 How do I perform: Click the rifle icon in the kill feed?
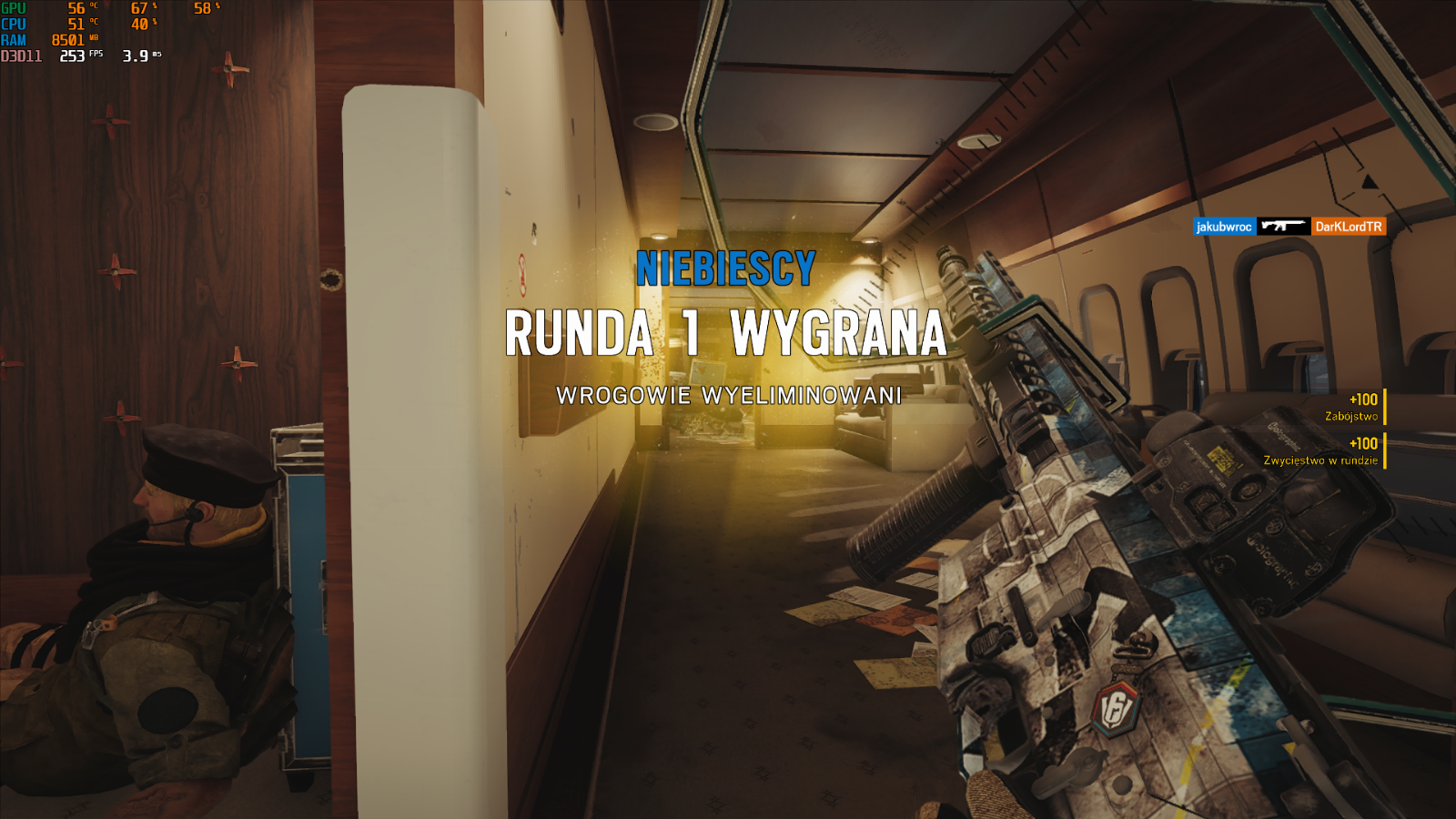(1283, 226)
